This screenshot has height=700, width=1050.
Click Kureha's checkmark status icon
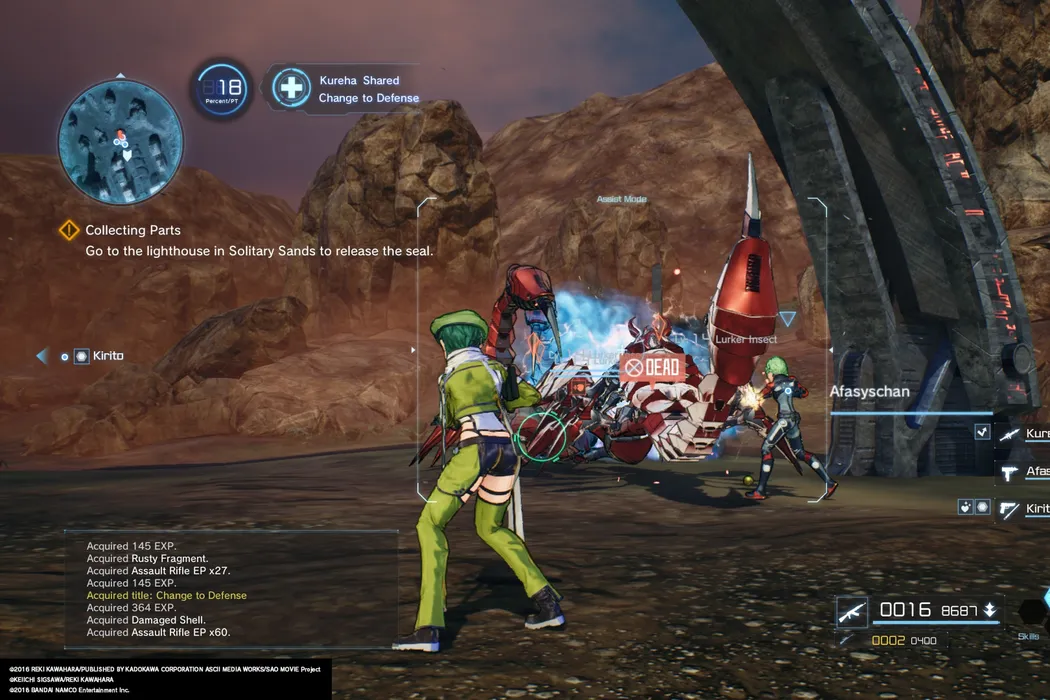(x=982, y=432)
